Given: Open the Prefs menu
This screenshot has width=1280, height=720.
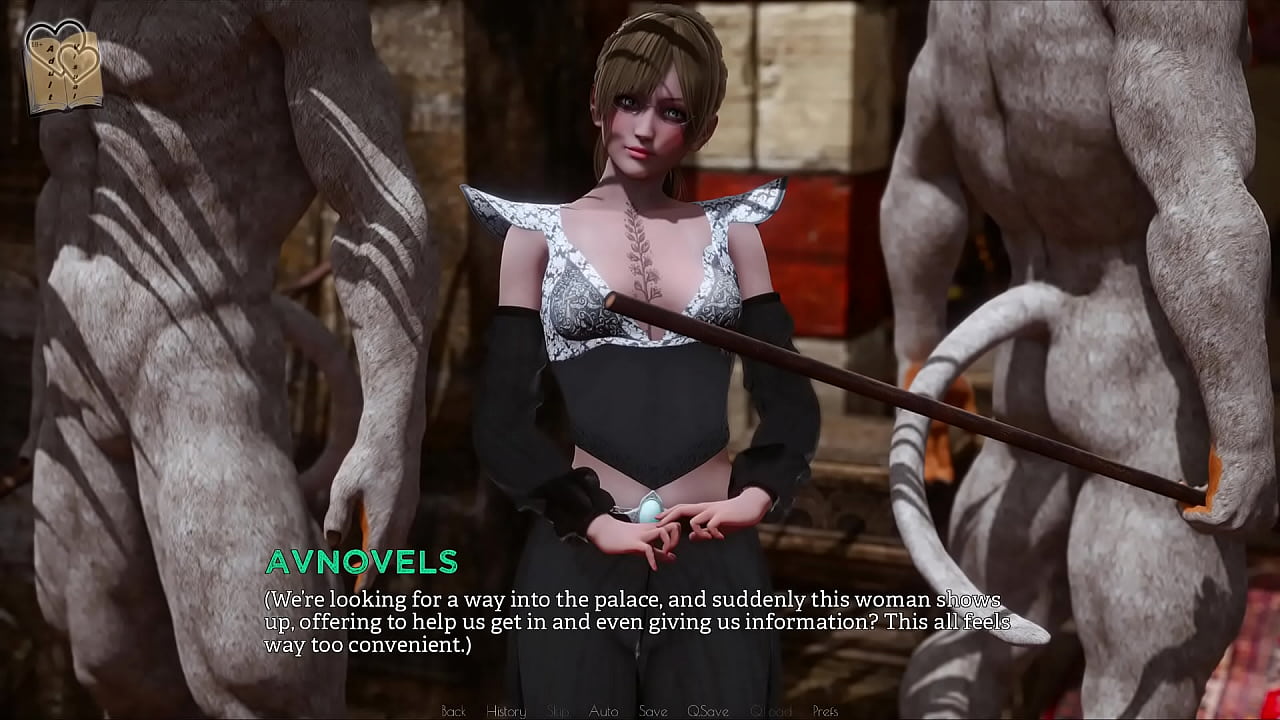Looking at the screenshot, I should (x=825, y=711).
